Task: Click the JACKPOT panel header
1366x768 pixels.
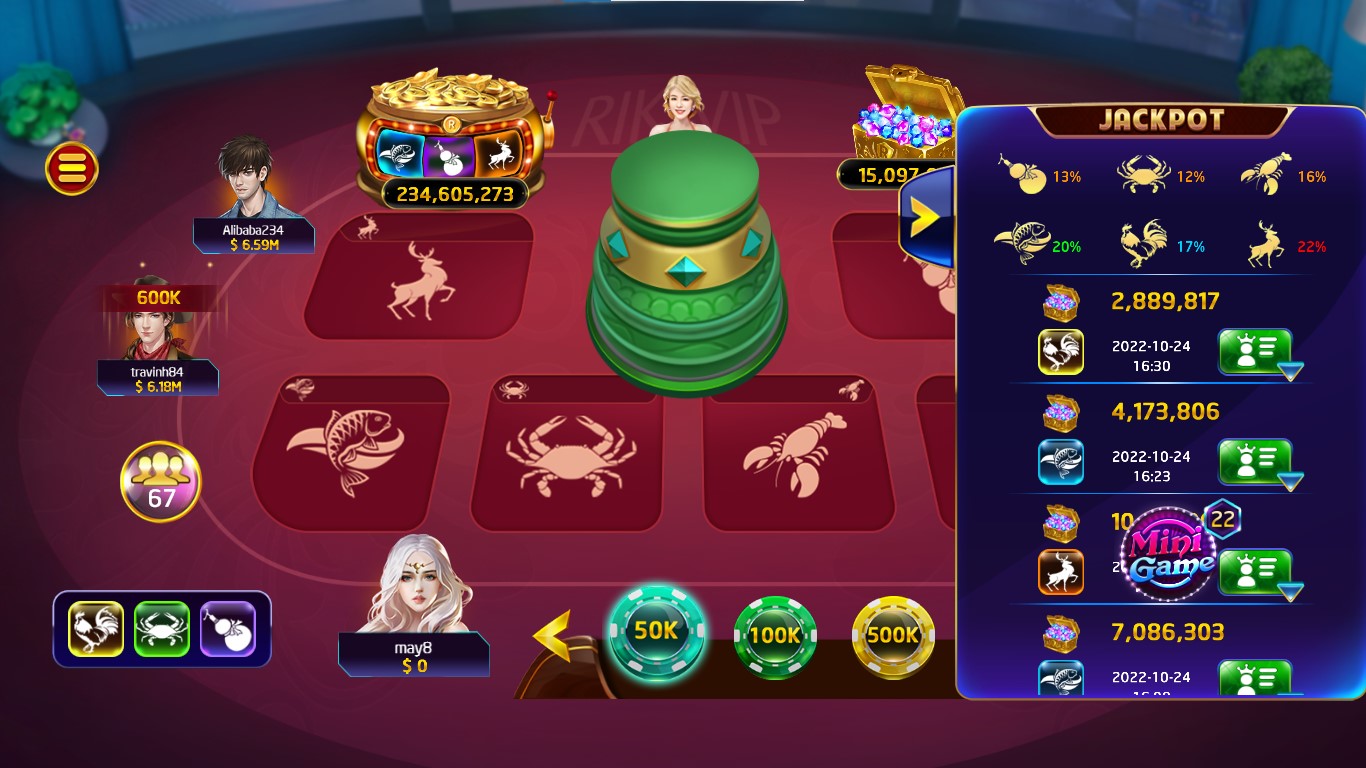Action: pyautogui.click(x=1163, y=121)
